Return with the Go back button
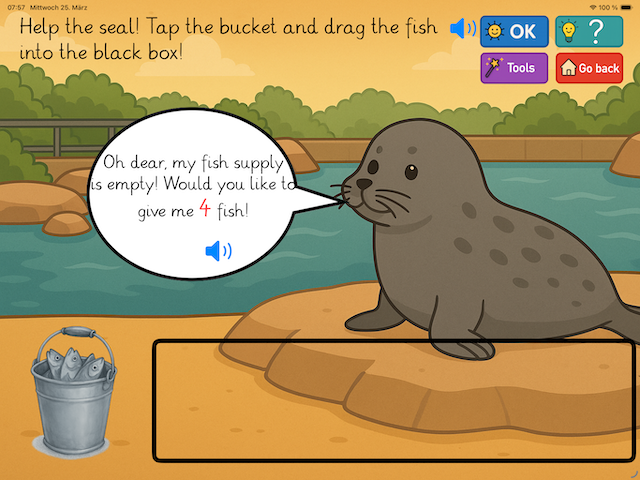The image size is (640, 480). [589, 68]
